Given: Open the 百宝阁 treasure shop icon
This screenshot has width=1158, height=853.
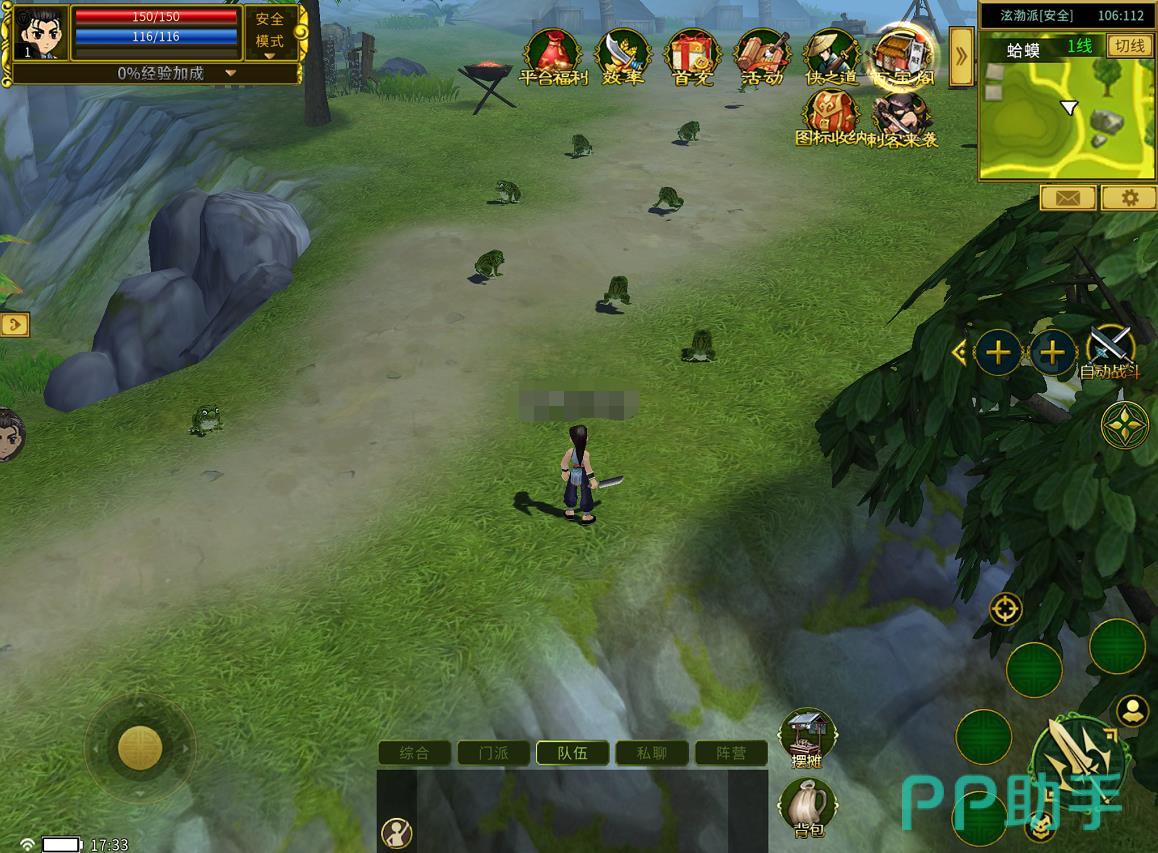Looking at the screenshot, I should tap(901, 56).
